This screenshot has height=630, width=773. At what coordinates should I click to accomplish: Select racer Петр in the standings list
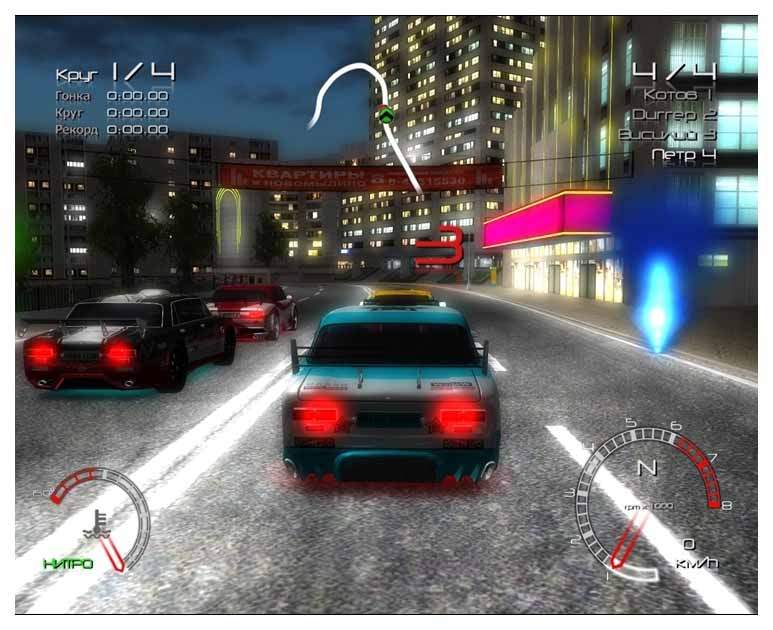pyautogui.click(x=683, y=155)
